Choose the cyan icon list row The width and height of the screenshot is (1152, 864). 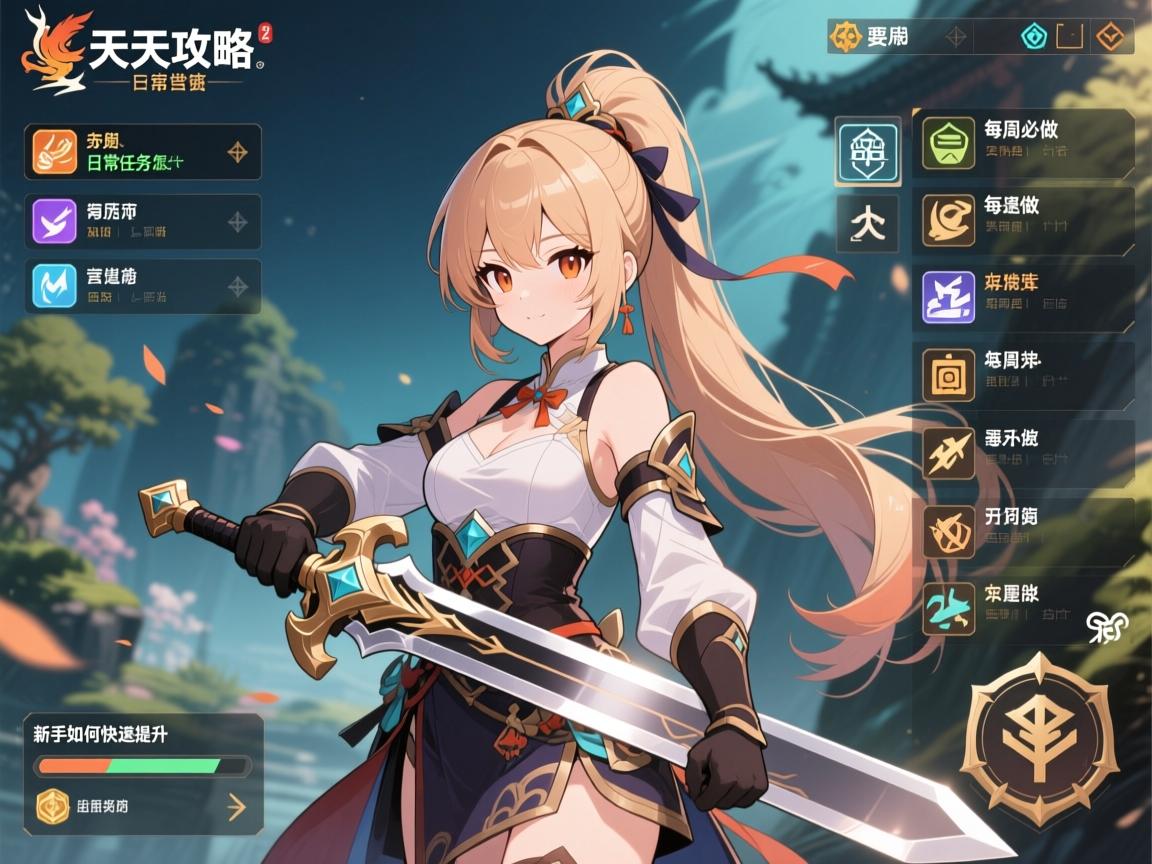[142, 286]
